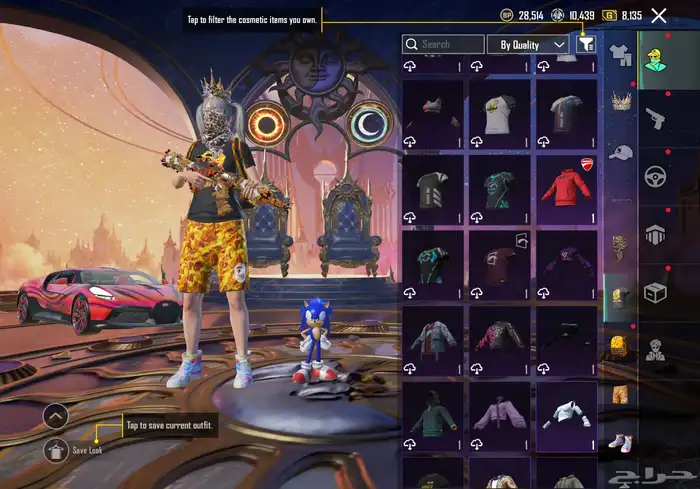Choose the black jacket with pink flames
Image resolution: width=700 pixels, height=489 pixels.
click(x=499, y=335)
